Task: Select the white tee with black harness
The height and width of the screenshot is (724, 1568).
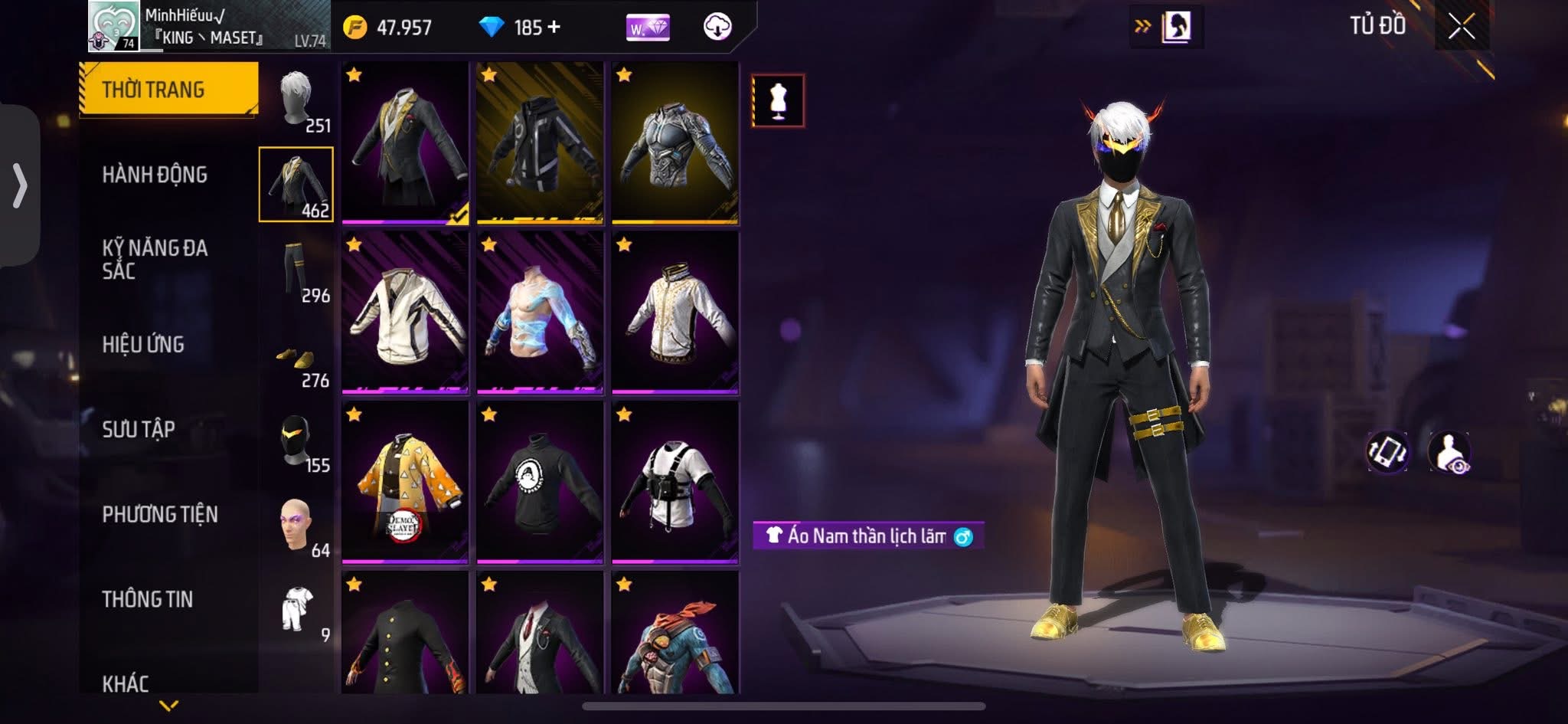Action: 675,483
